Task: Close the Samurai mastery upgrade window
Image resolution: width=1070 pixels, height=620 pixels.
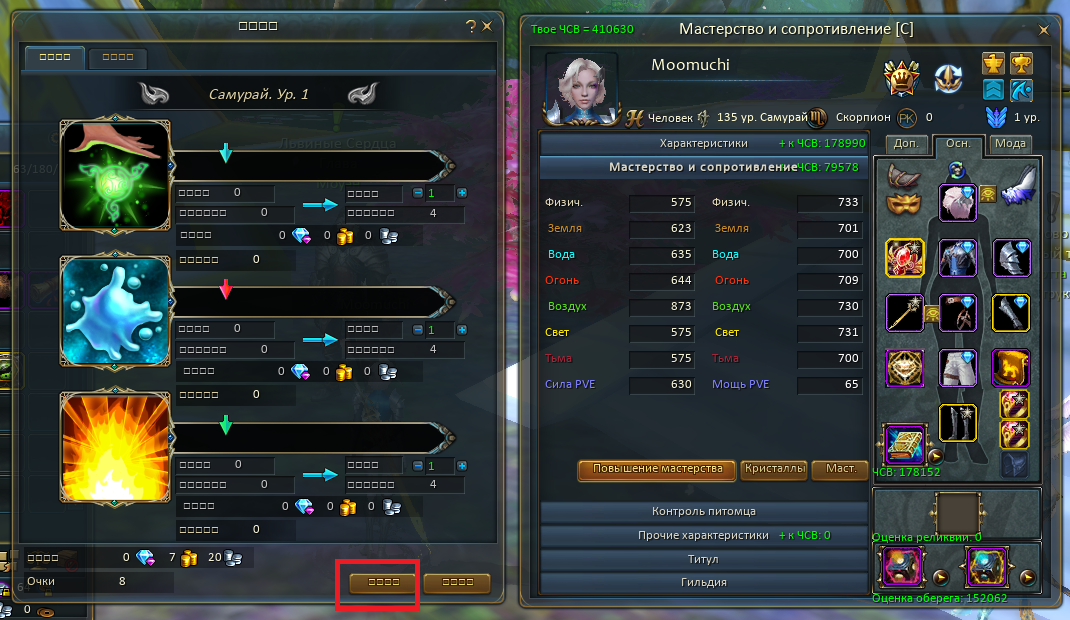Action: (487, 27)
